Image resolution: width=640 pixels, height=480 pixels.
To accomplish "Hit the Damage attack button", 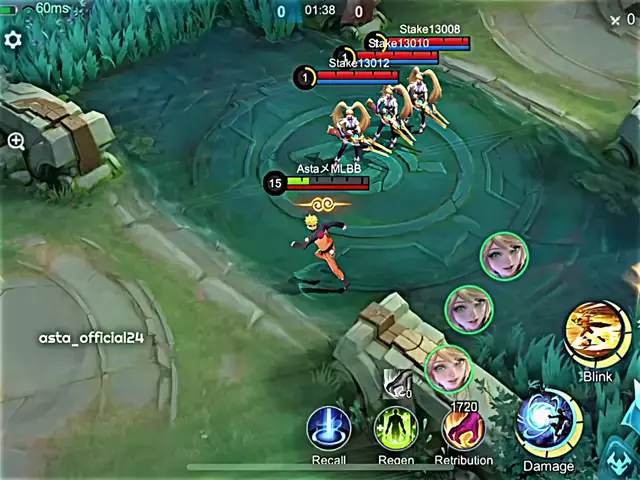I will 549,423.
